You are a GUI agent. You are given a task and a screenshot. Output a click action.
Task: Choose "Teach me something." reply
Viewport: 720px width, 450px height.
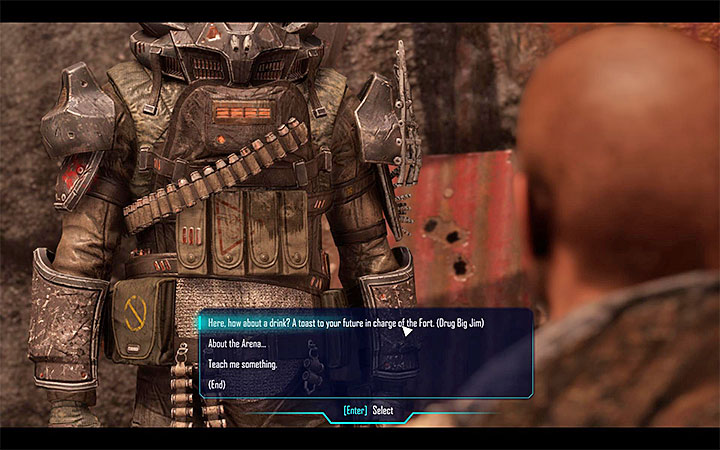(x=242, y=364)
